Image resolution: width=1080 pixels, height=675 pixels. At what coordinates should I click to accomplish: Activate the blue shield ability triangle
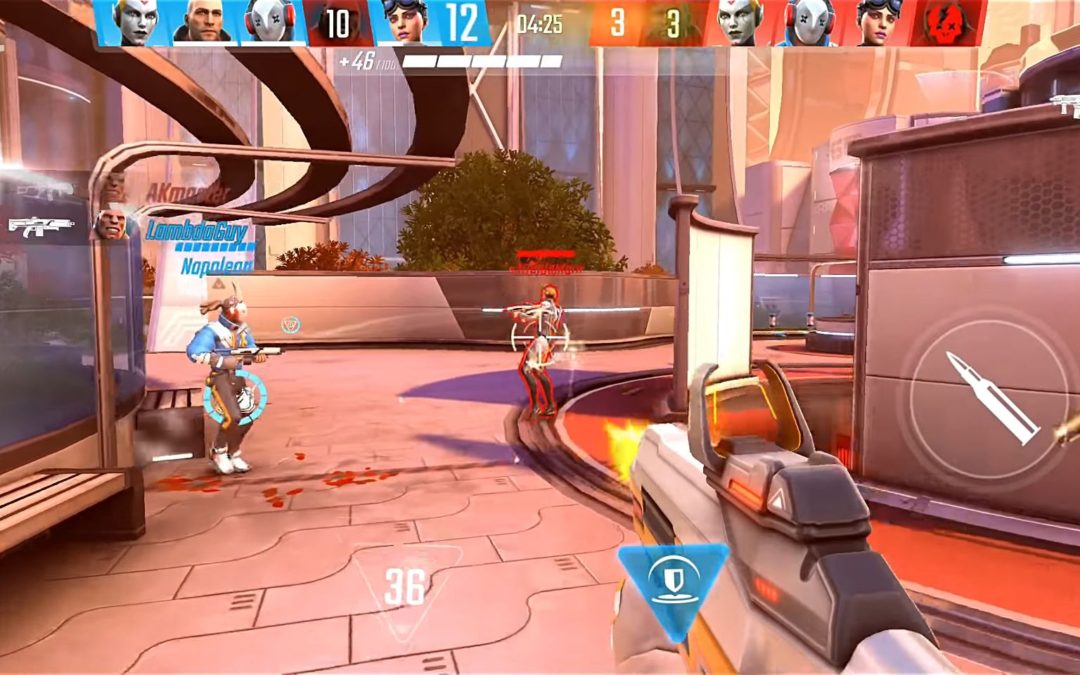pos(672,582)
